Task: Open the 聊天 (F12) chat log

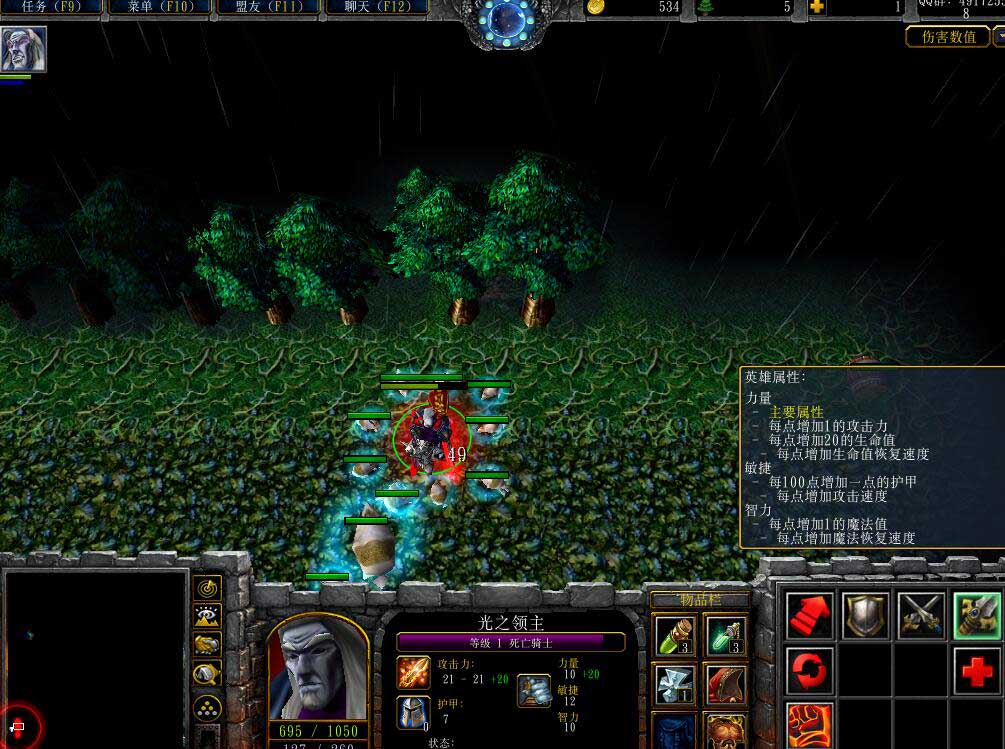Action: point(374,7)
